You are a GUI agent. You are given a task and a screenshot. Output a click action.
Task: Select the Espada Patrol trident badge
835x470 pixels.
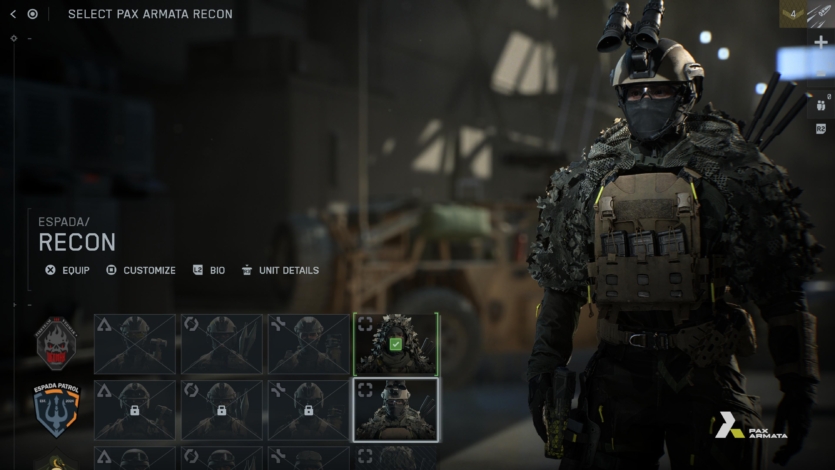(56, 409)
